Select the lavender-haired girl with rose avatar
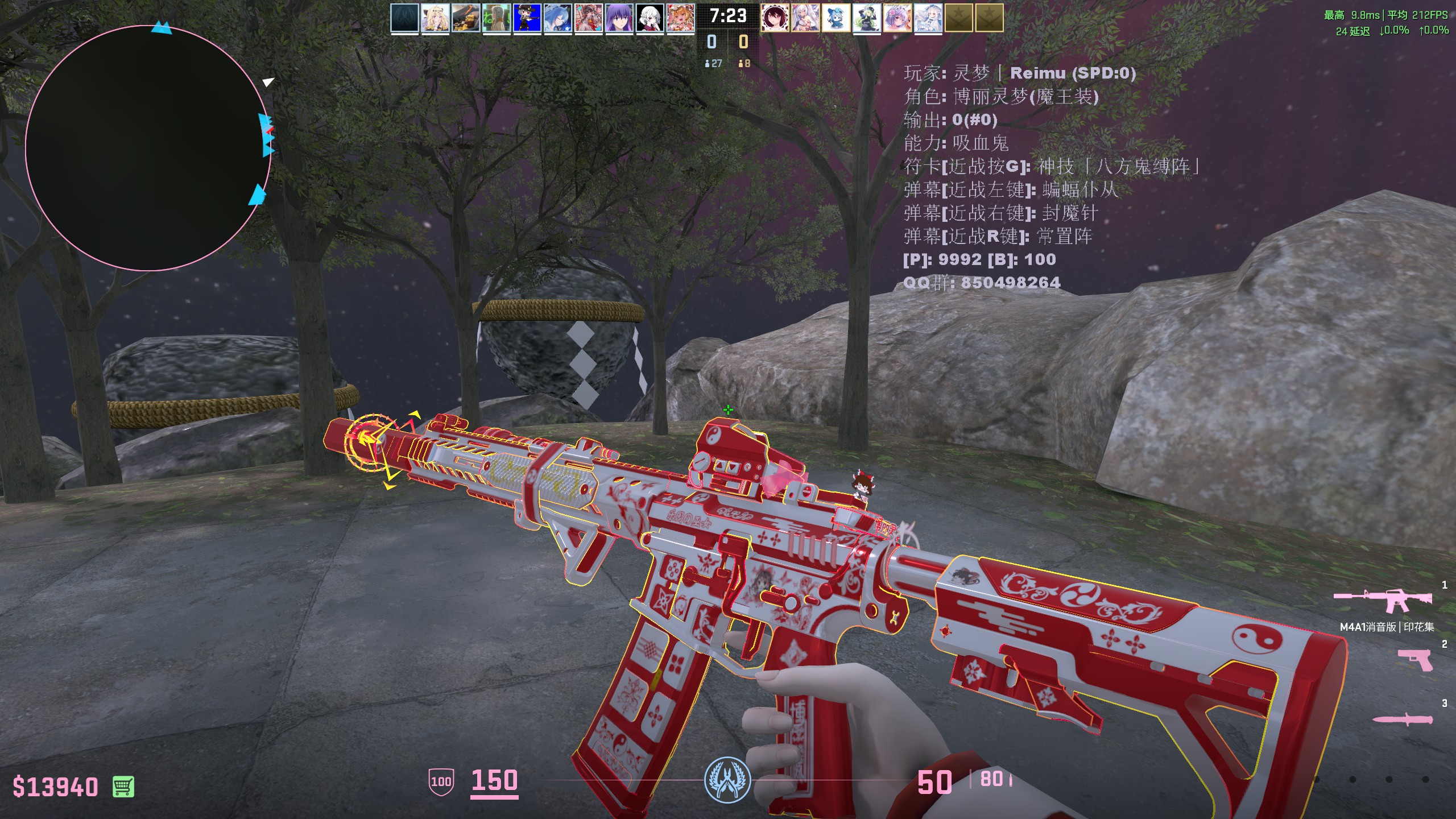The image size is (1456, 819). coord(897,18)
